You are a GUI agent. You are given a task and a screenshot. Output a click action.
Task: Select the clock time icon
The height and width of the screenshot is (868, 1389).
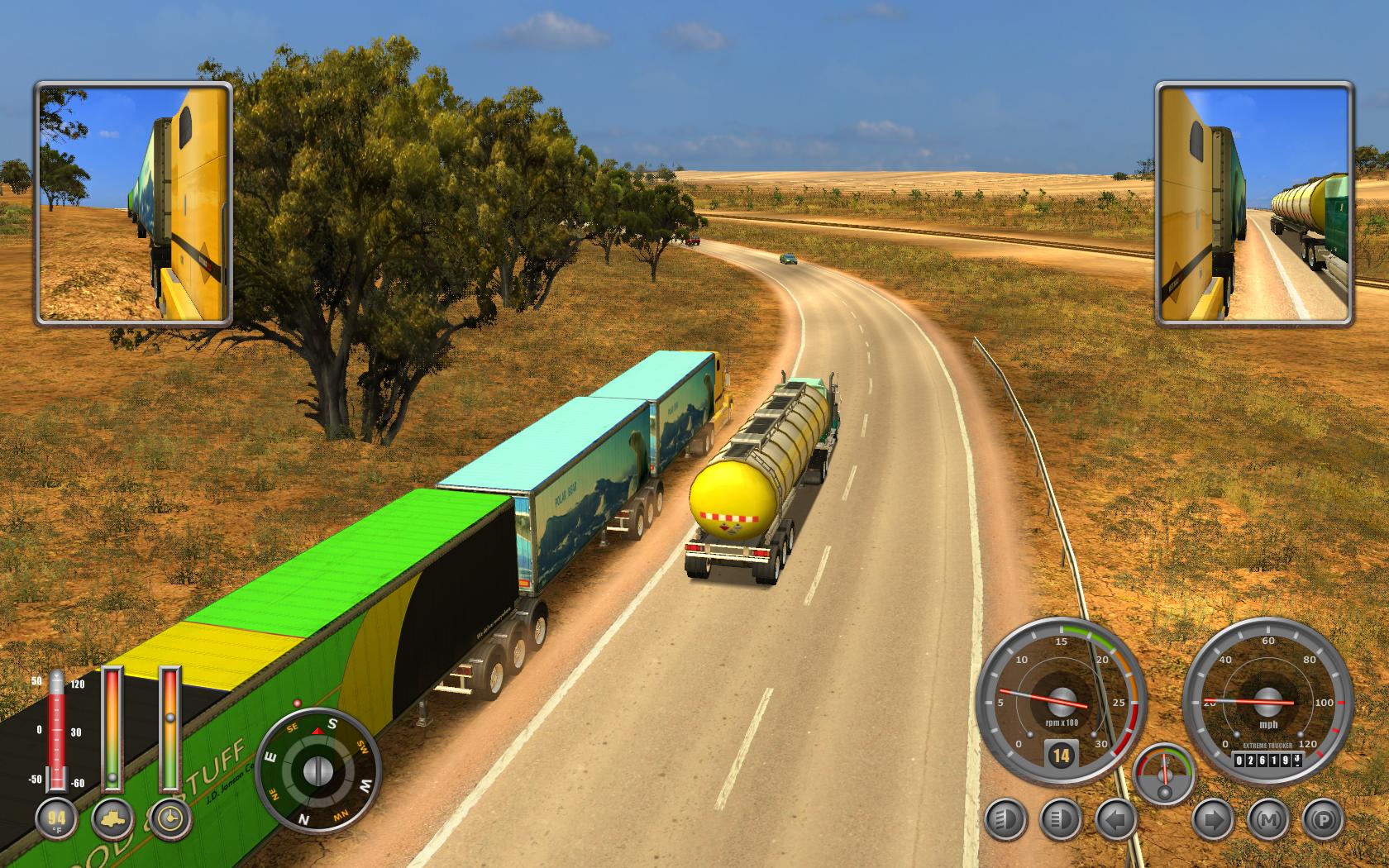pyautogui.click(x=169, y=819)
